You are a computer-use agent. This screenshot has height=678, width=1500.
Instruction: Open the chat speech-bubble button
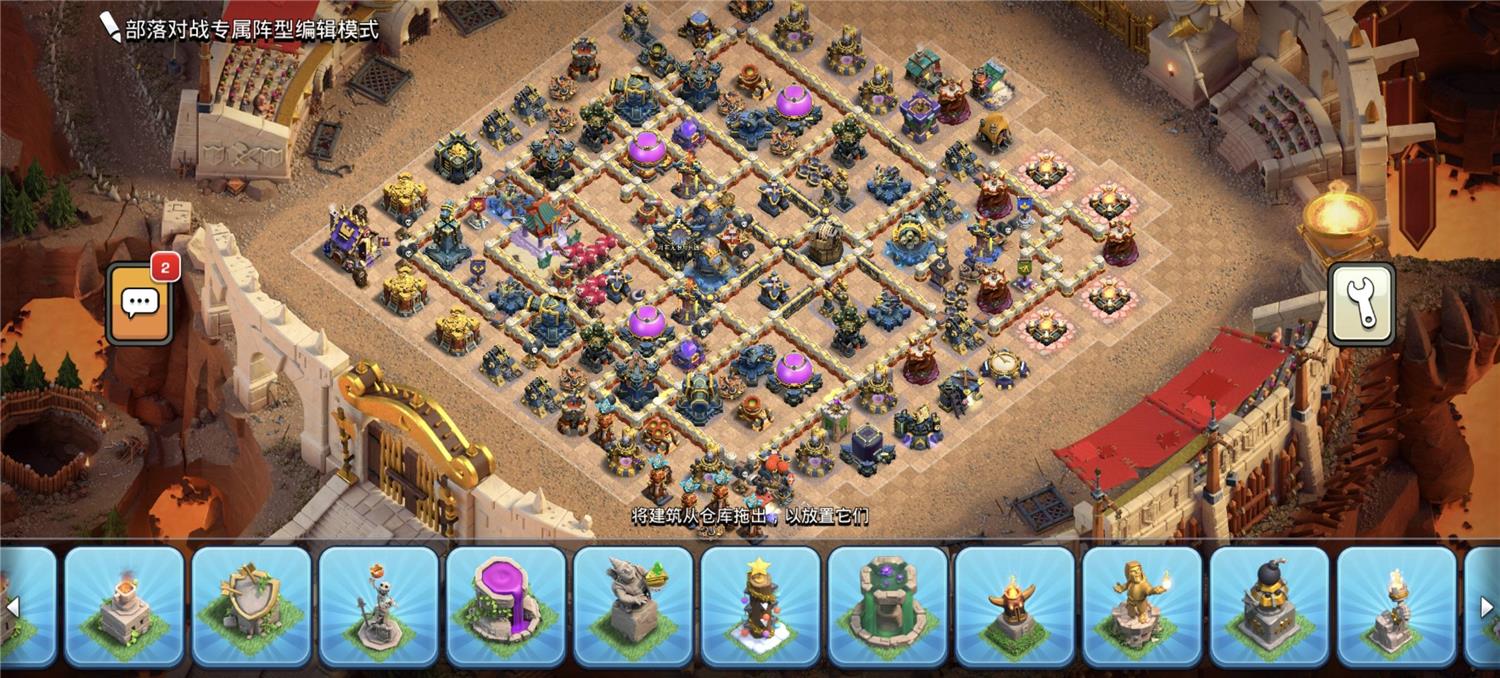[139, 304]
